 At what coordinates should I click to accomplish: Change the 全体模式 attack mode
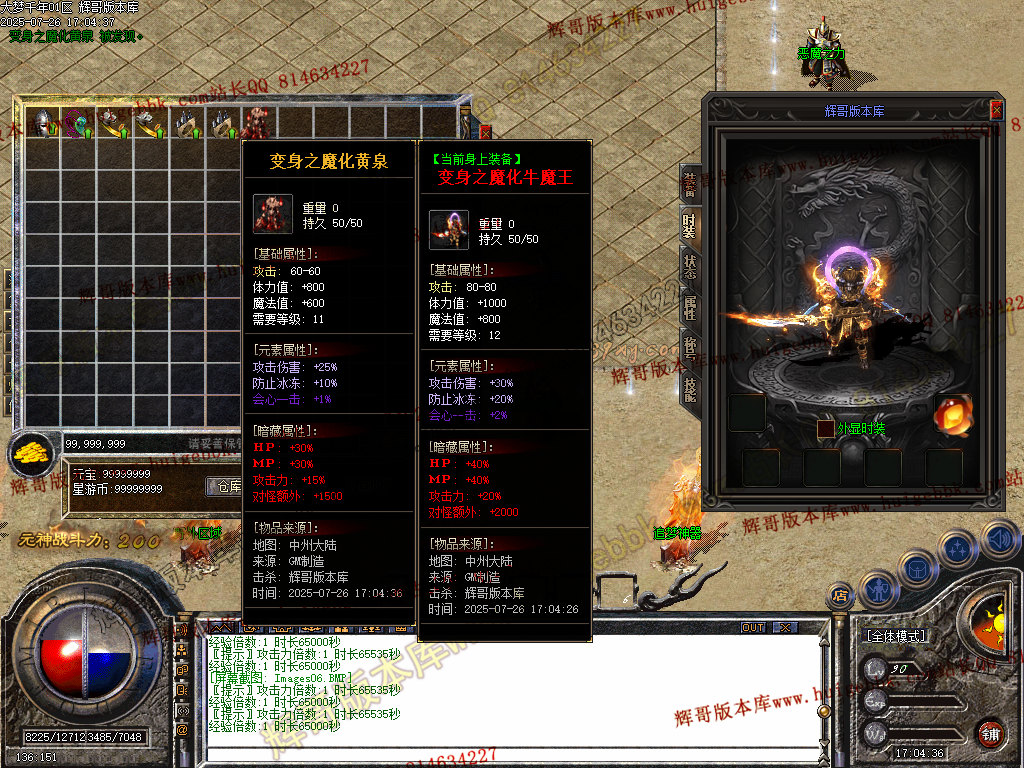point(895,636)
